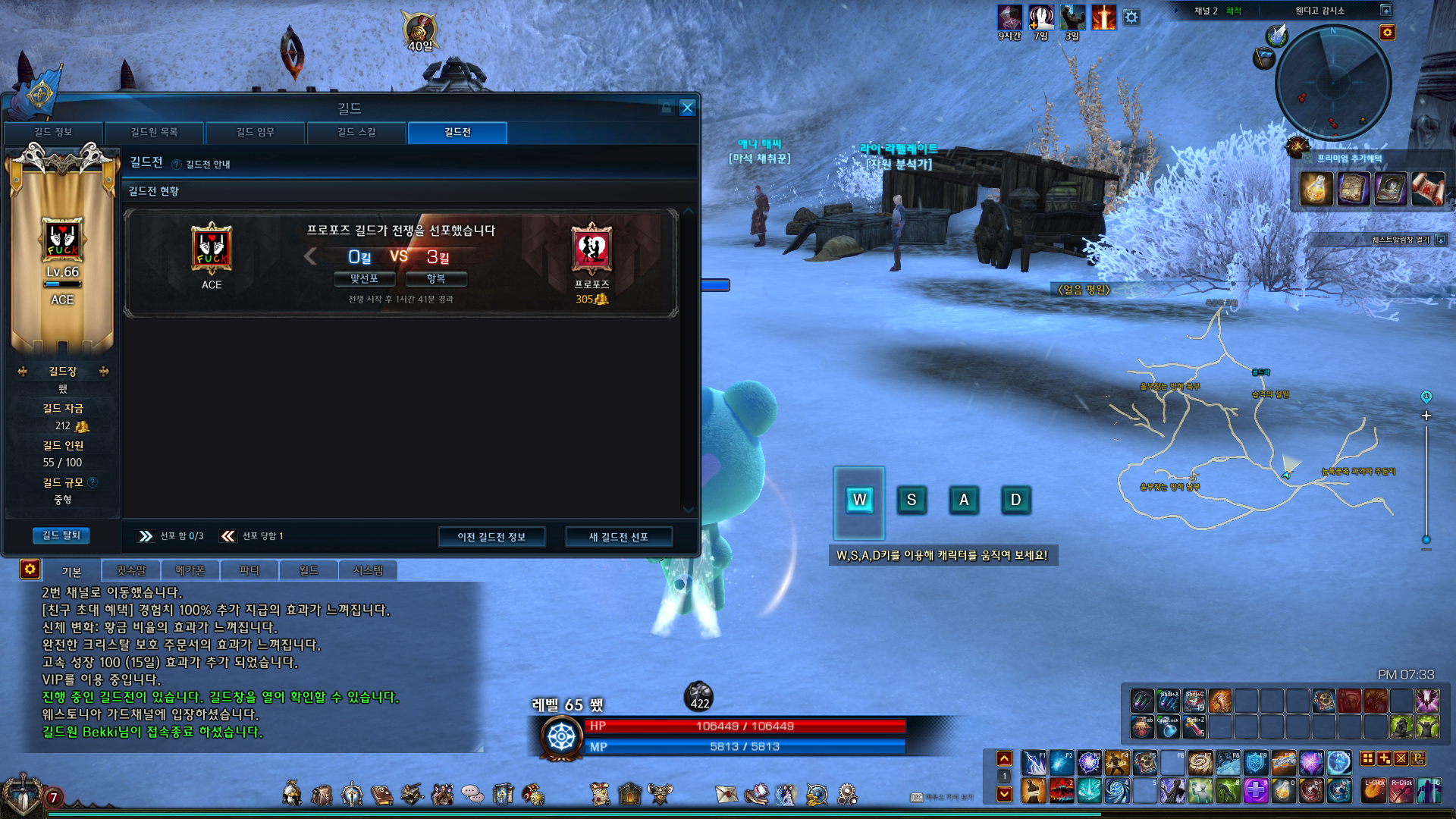Open the minimap settings gear button
Viewport: 1456px width, 819px height.
pyautogui.click(x=1387, y=33)
